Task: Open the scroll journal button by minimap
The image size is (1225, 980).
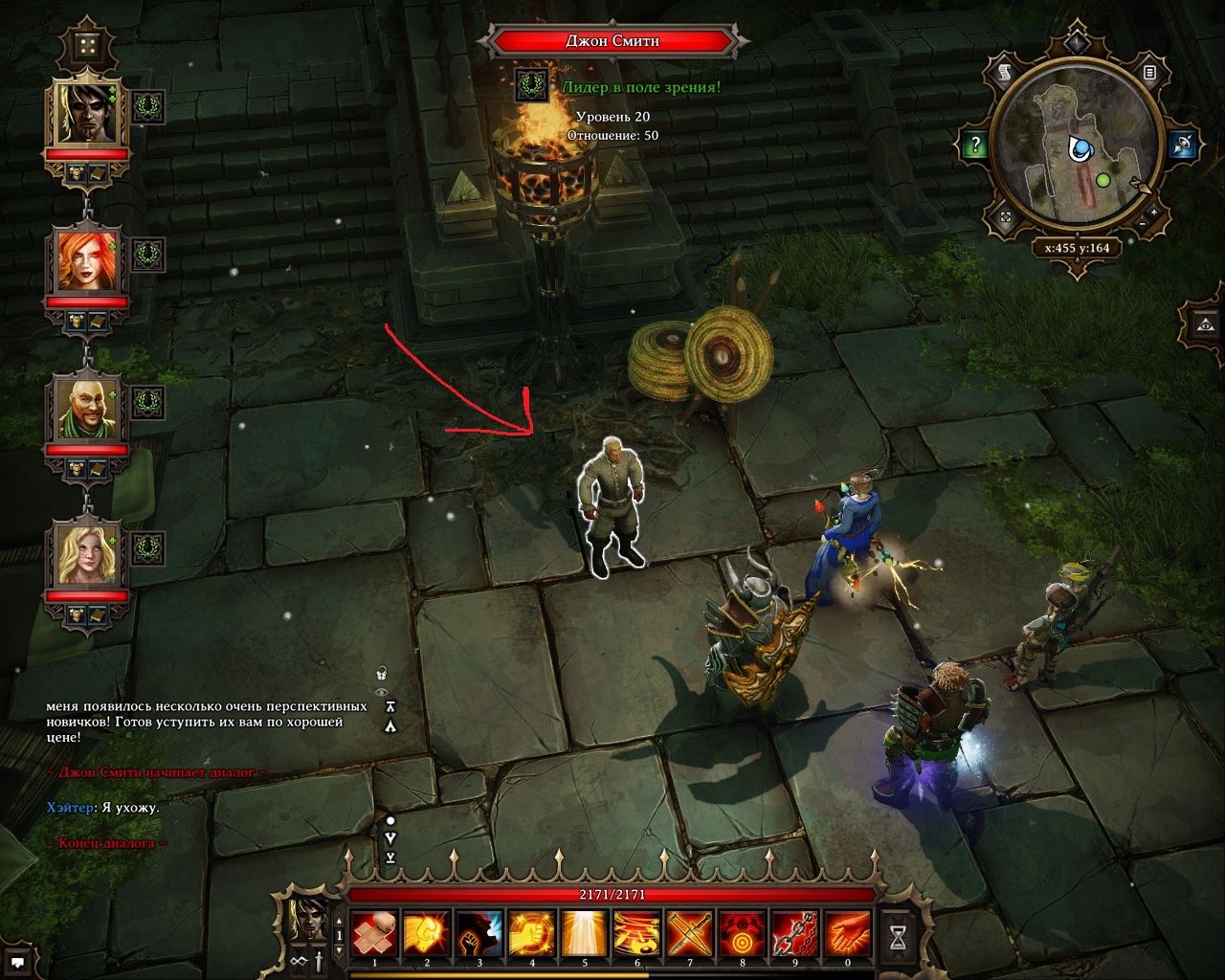Action: pos(1006,72)
